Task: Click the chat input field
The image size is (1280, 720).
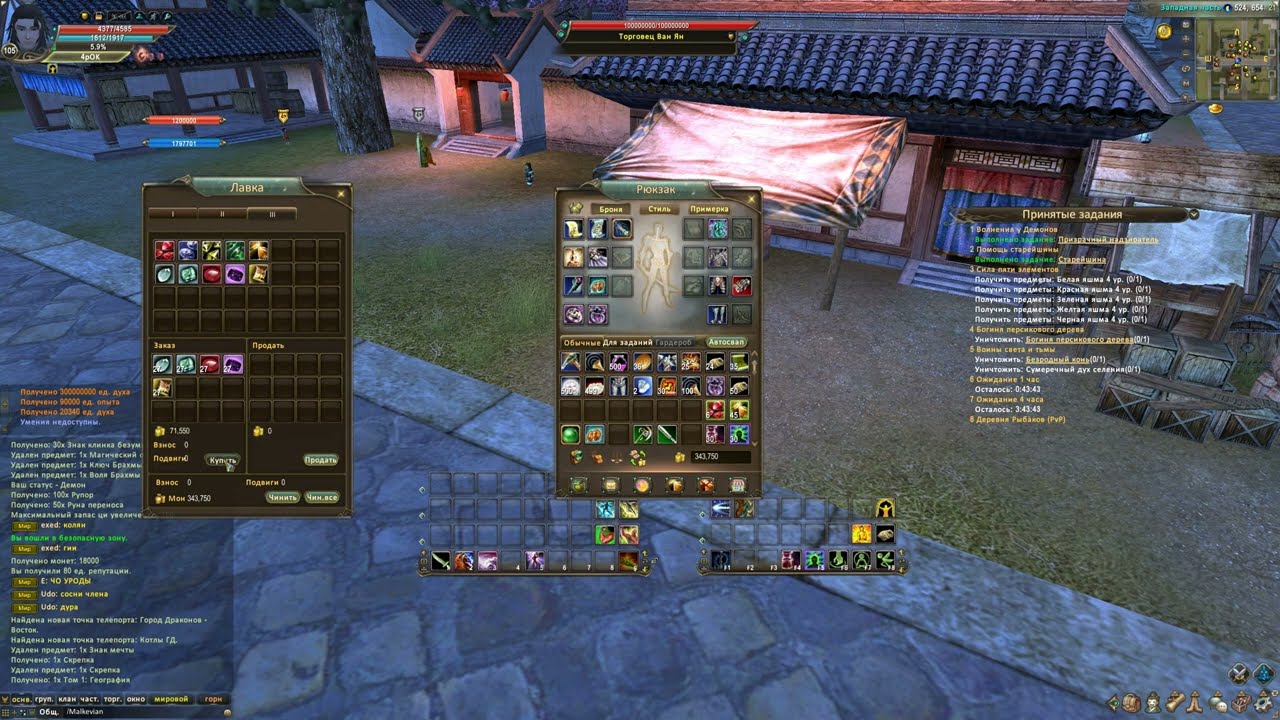Action: pyautogui.click(x=140, y=712)
